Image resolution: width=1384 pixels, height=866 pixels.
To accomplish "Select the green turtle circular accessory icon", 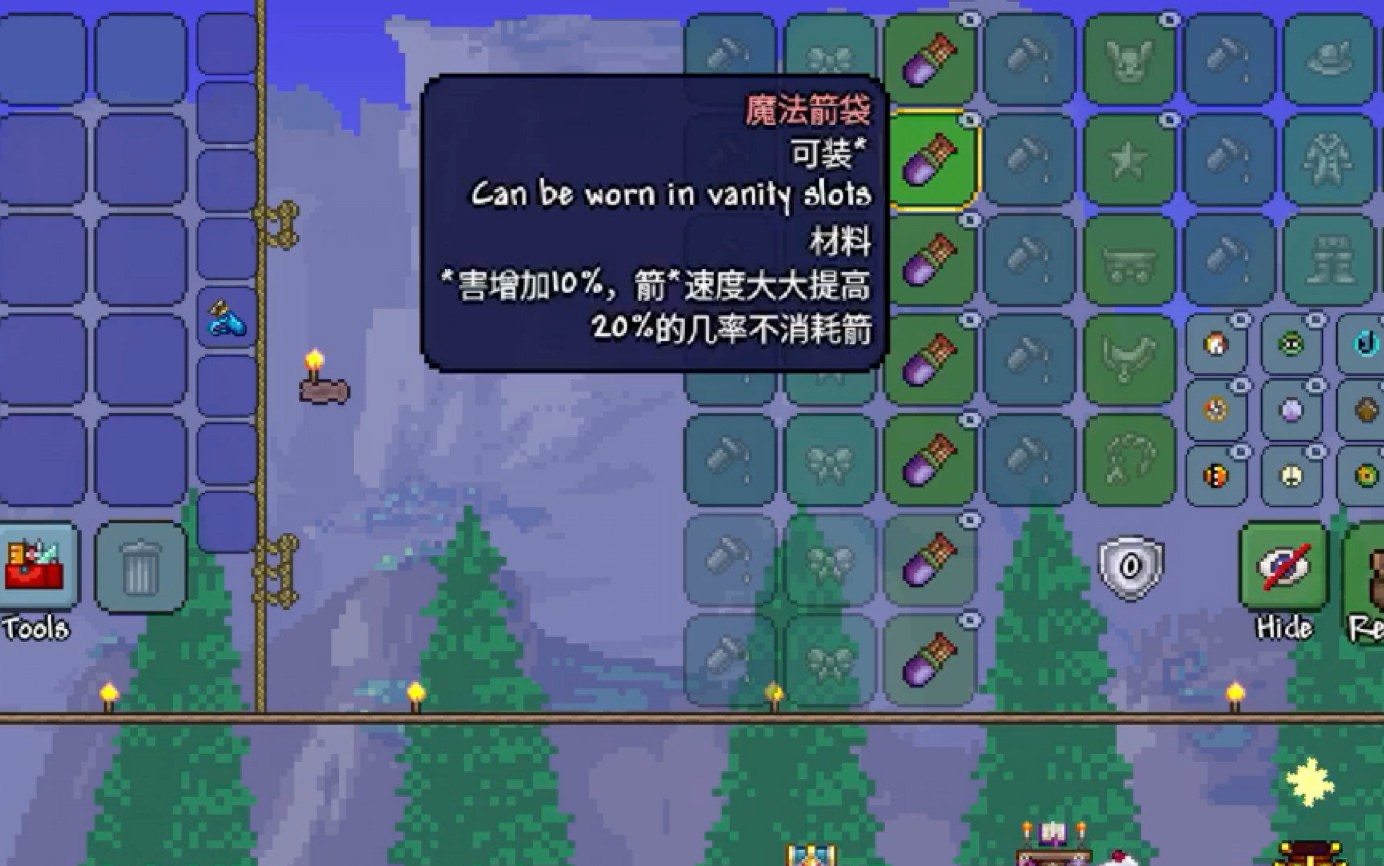I will click(1291, 346).
